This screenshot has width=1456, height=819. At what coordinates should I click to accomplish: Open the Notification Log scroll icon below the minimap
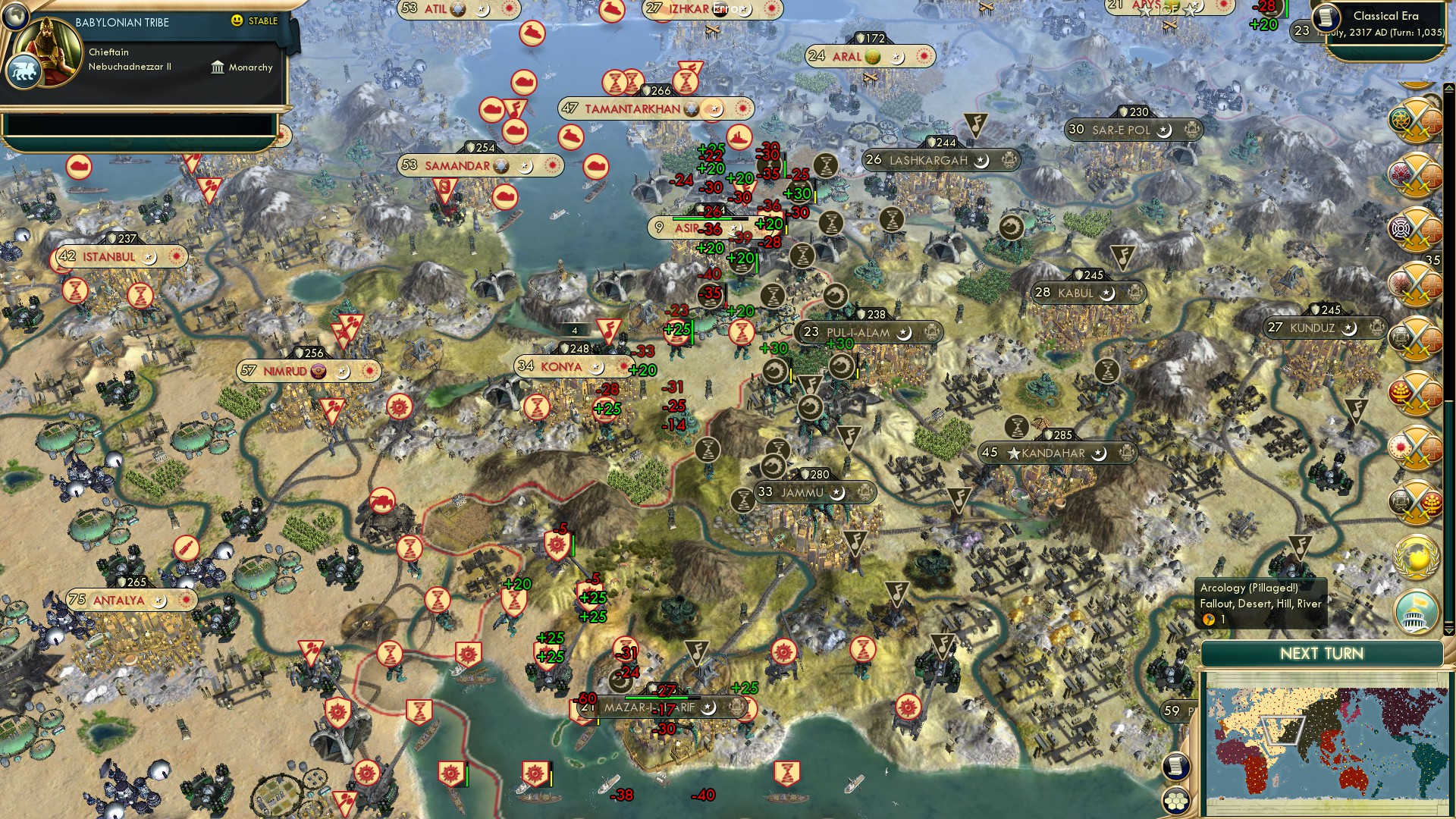click(x=1174, y=767)
